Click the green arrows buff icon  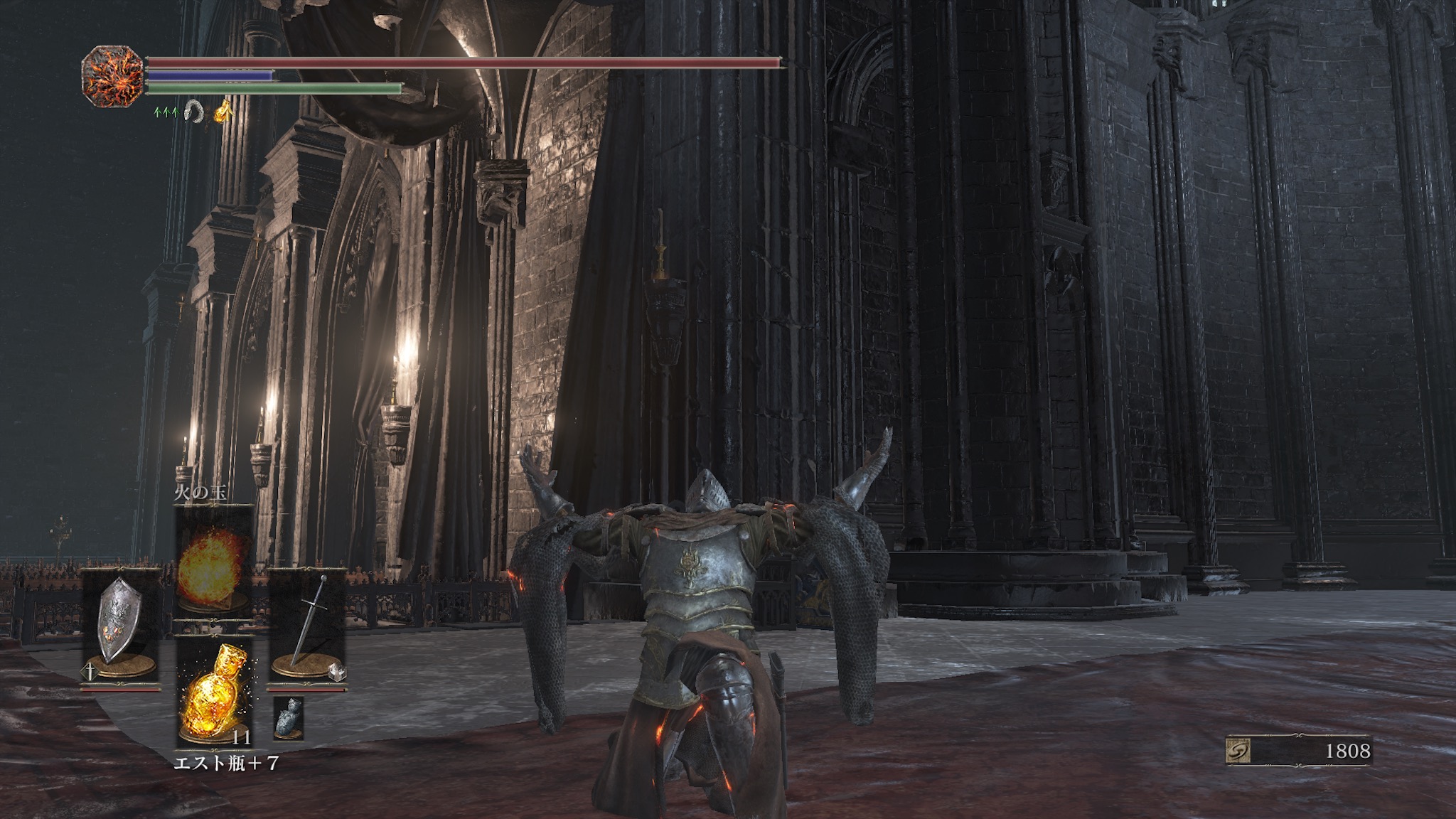[166, 112]
